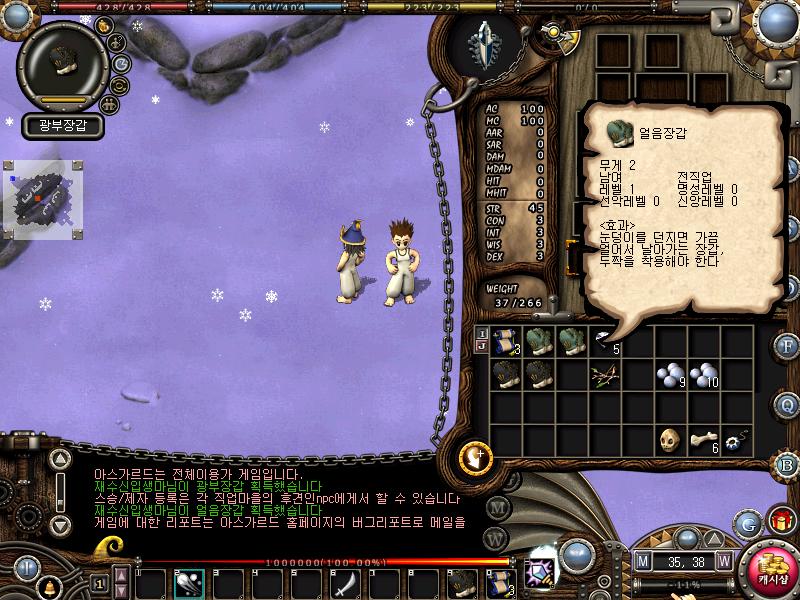Switch to inventory tab J

pos(482,347)
